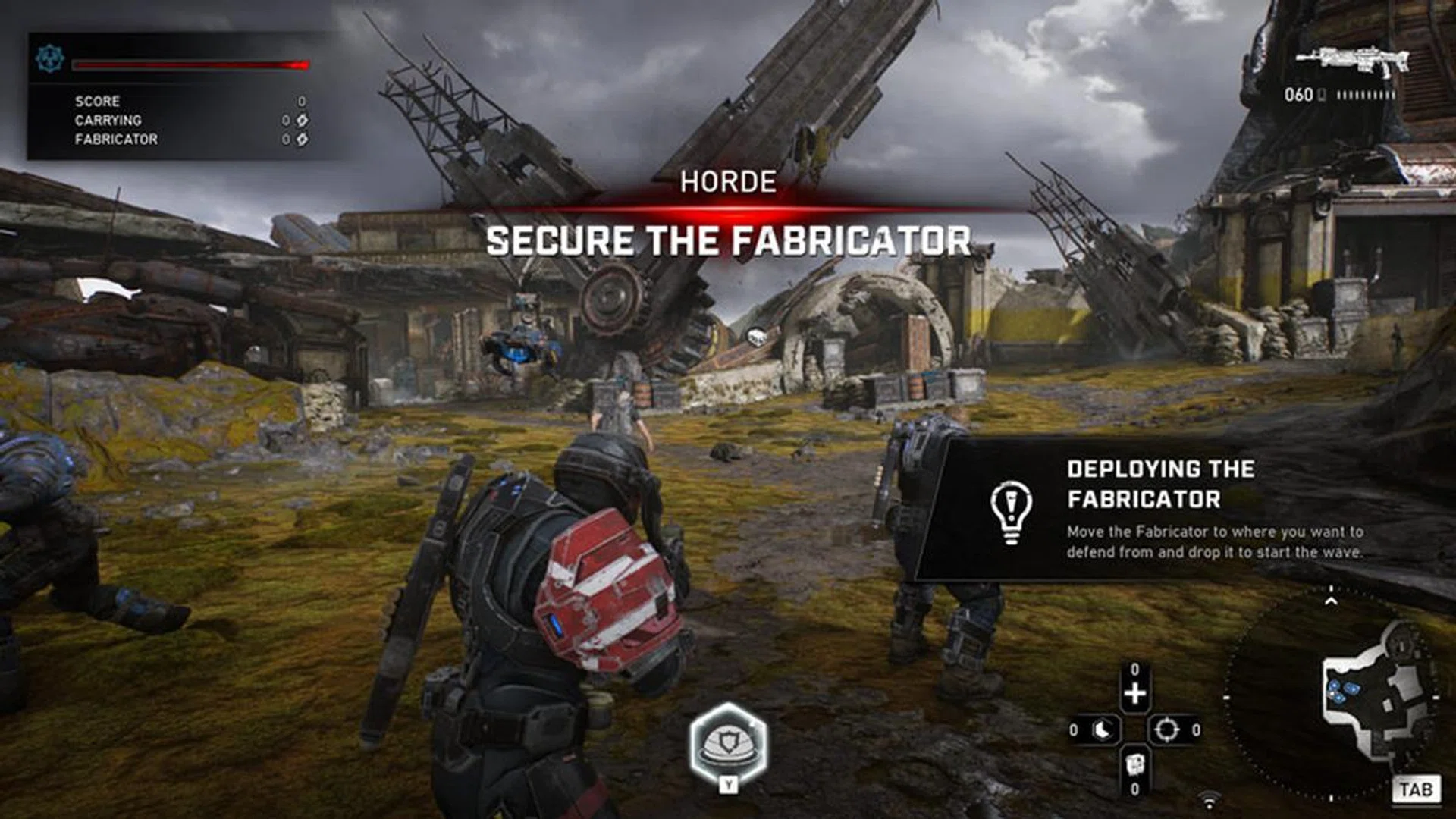
Task: Click the lightbulb hint icon
Action: pos(1011,511)
